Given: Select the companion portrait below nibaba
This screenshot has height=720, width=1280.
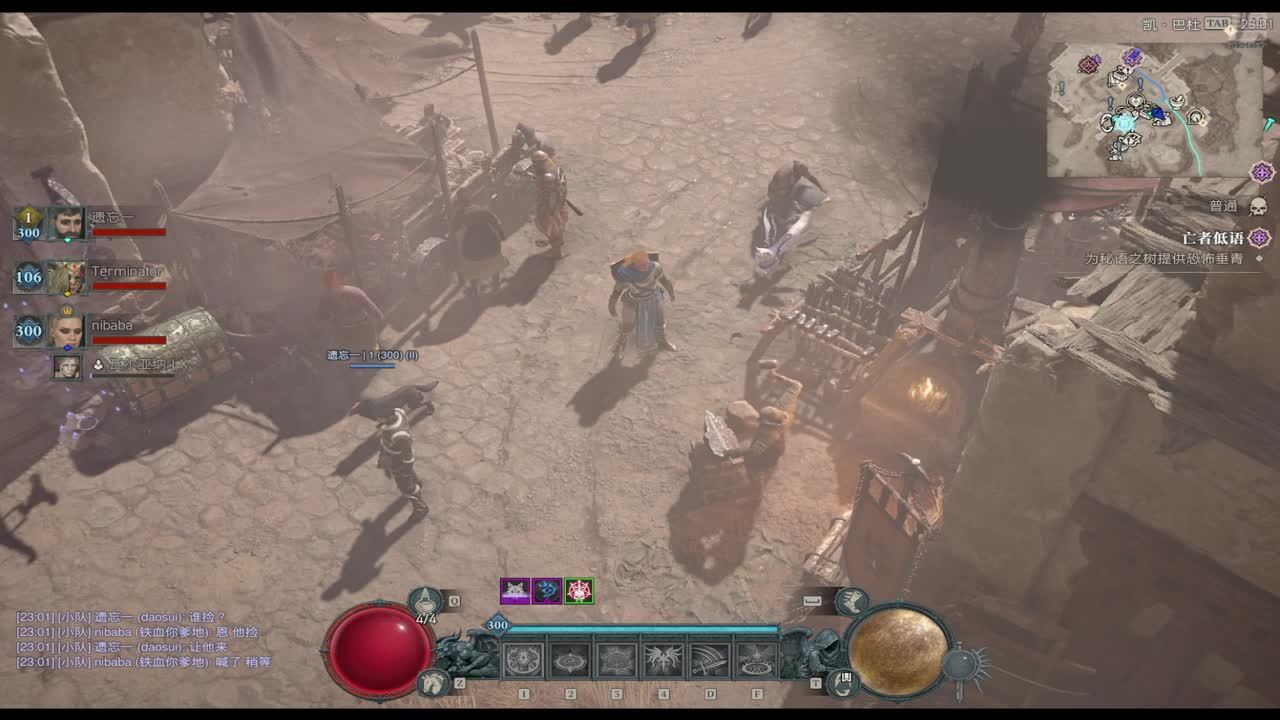Looking at the screenshot, I should (67, 367).
